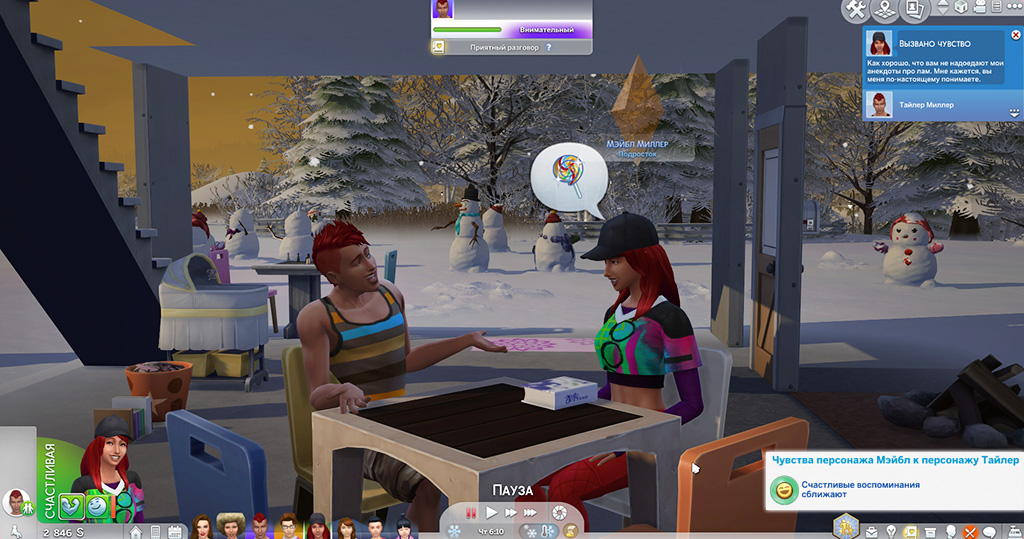Viewport: 1024px width, 539px height.
Task: Switch to the fast forward speed
Action: click(x=511, y=513)
